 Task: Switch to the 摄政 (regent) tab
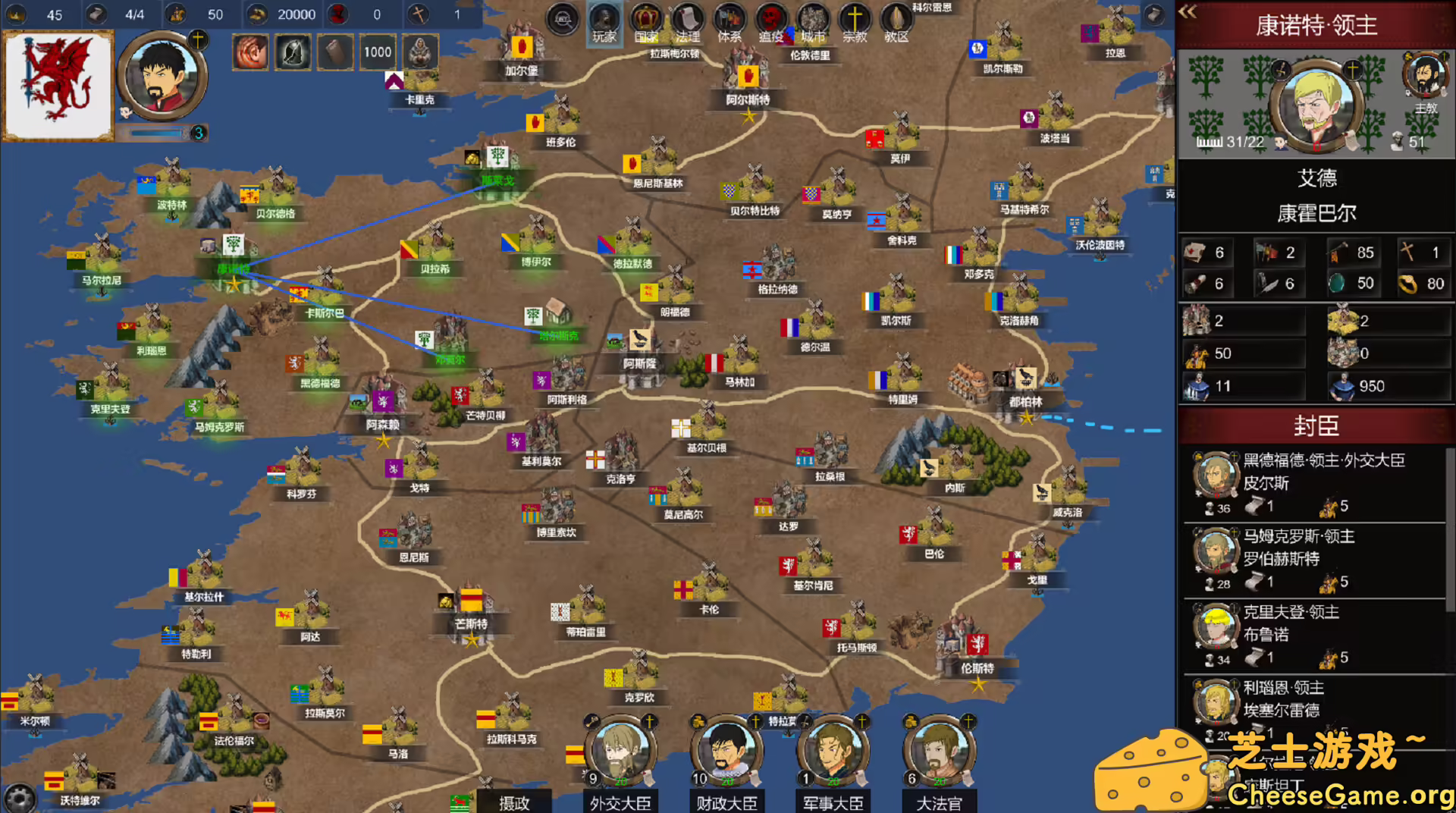[x=516, y=804]
